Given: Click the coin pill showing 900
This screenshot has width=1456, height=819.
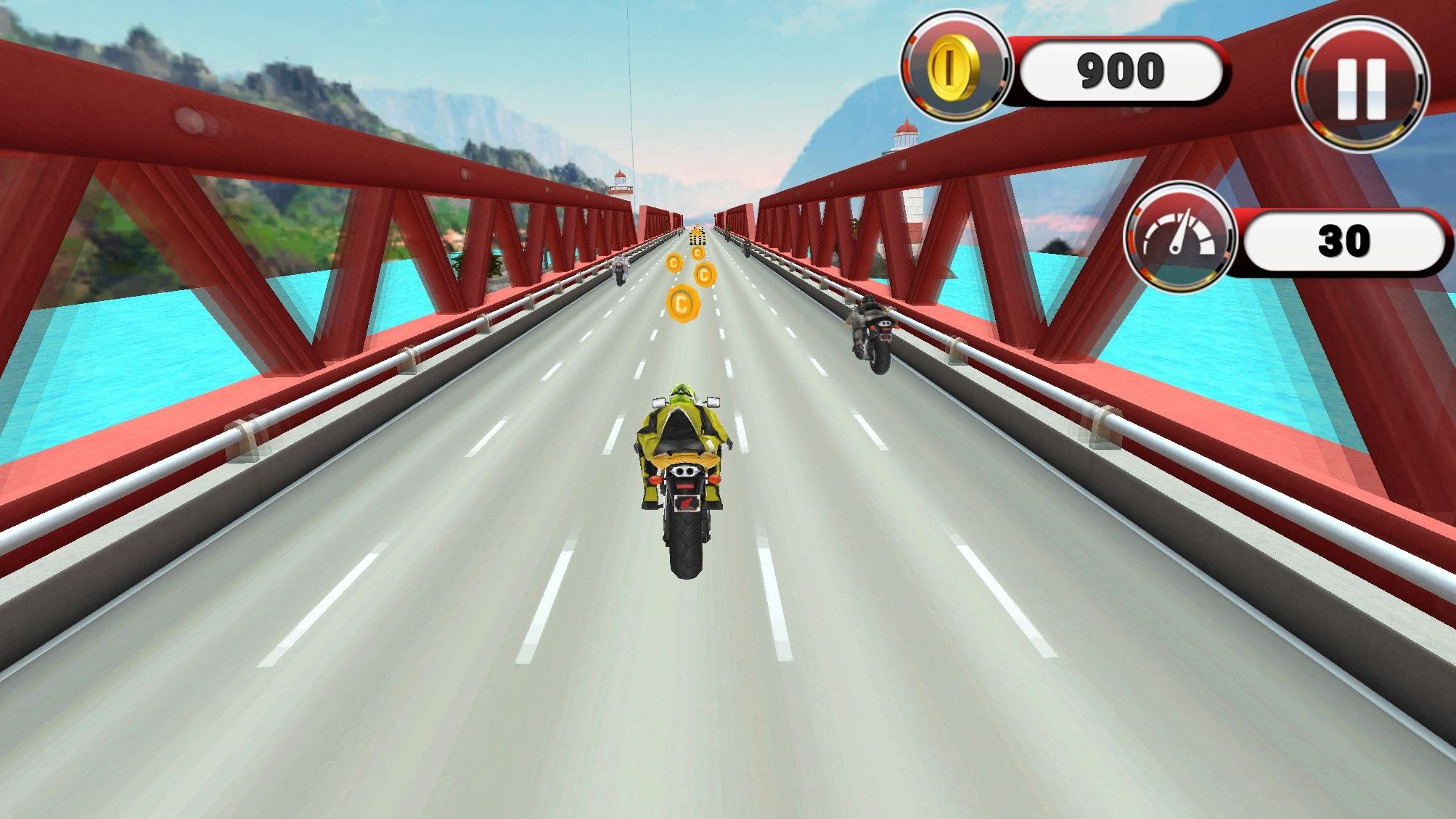Looking at the screenshot, I should 1124,70.
